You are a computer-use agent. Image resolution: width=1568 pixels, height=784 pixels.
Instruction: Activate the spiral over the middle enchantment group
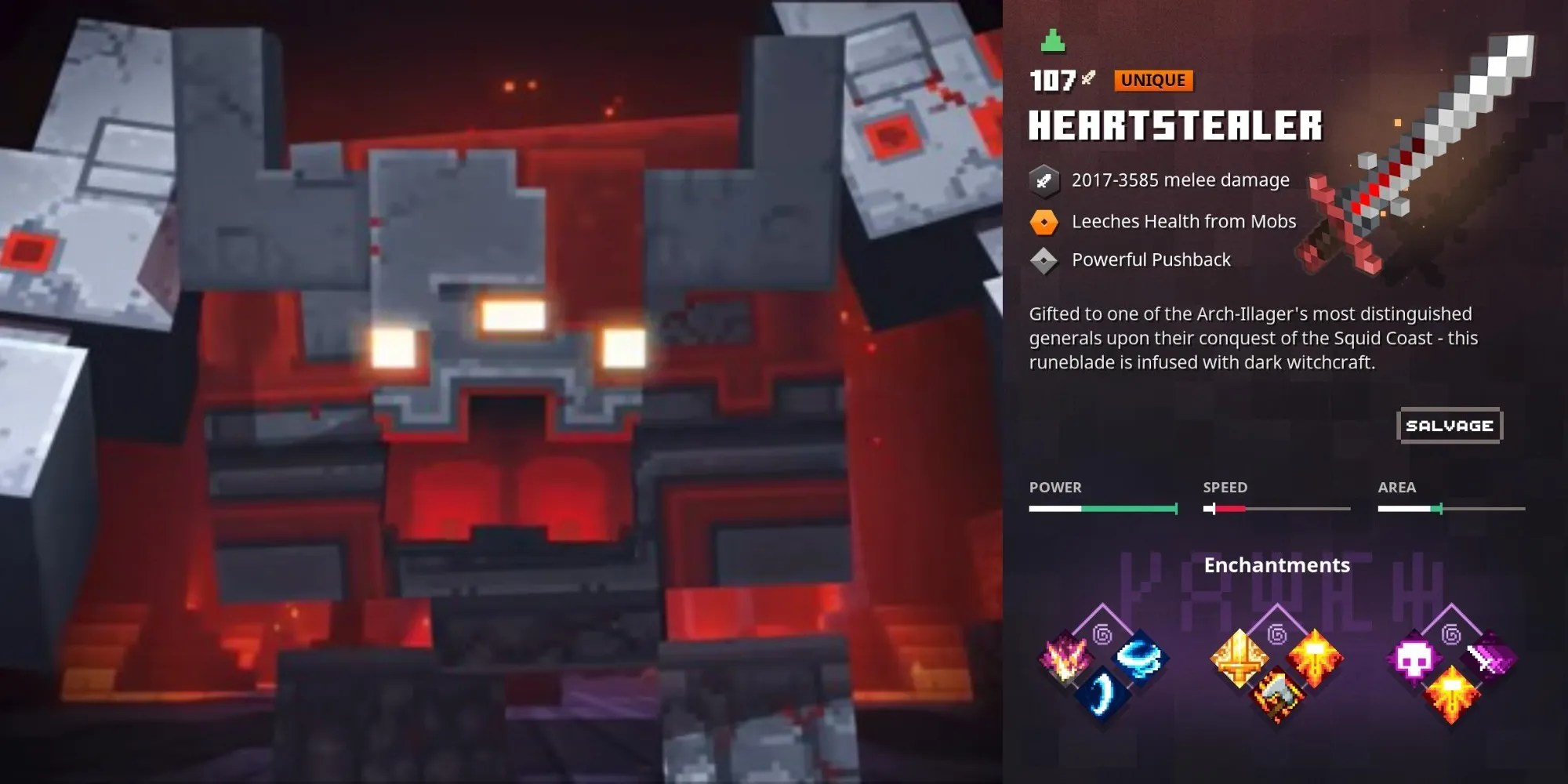point(1277,636)
